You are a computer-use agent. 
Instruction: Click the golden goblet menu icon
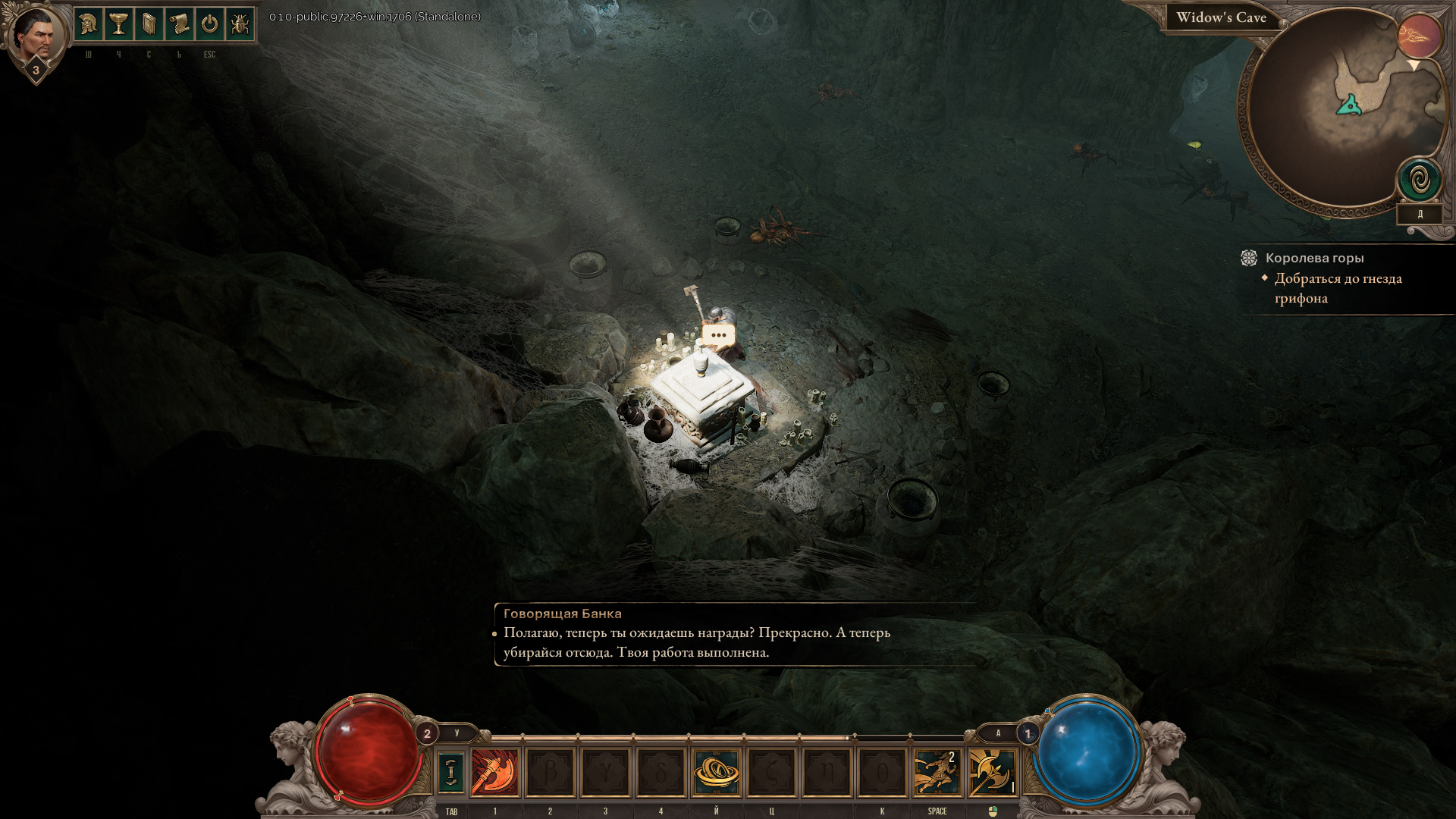click(x=118, y=24)
